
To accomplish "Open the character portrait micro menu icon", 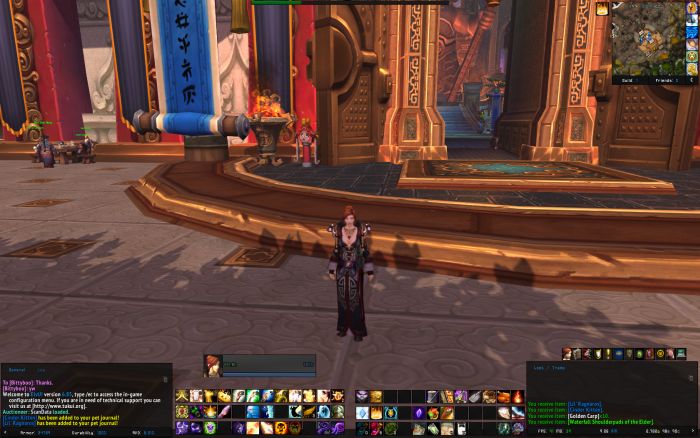I will (566, 354).
